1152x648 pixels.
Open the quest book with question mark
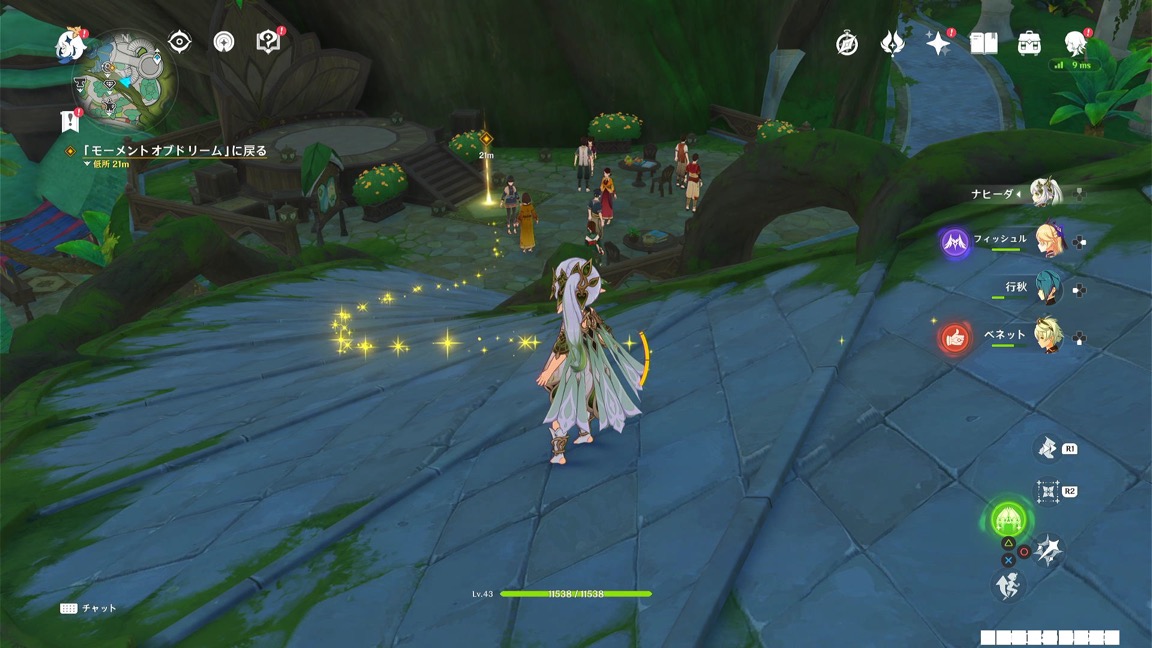(x=268, y=41)
